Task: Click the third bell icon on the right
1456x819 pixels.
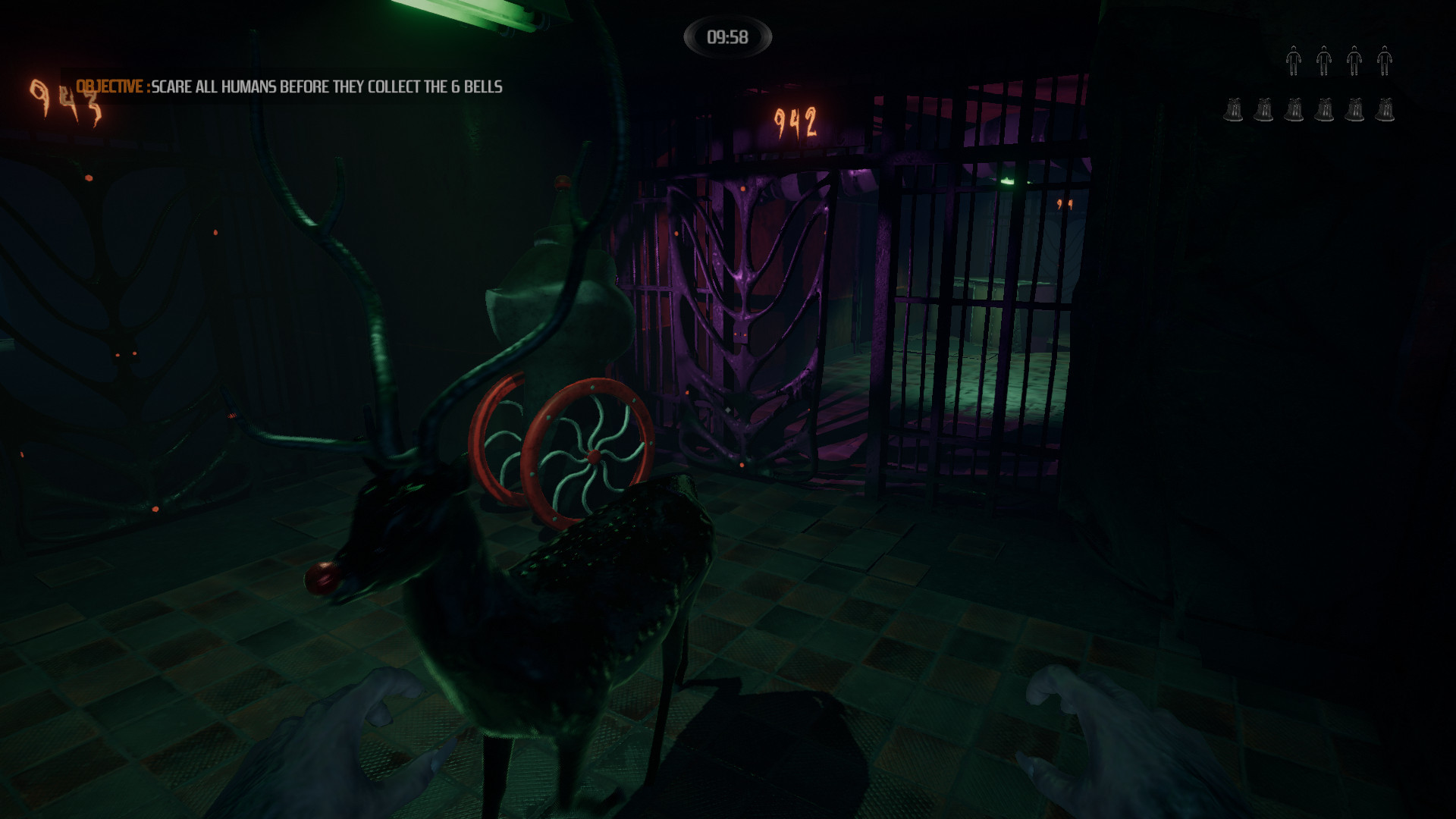Action: pyautogui.click(x=1295, y=110)
